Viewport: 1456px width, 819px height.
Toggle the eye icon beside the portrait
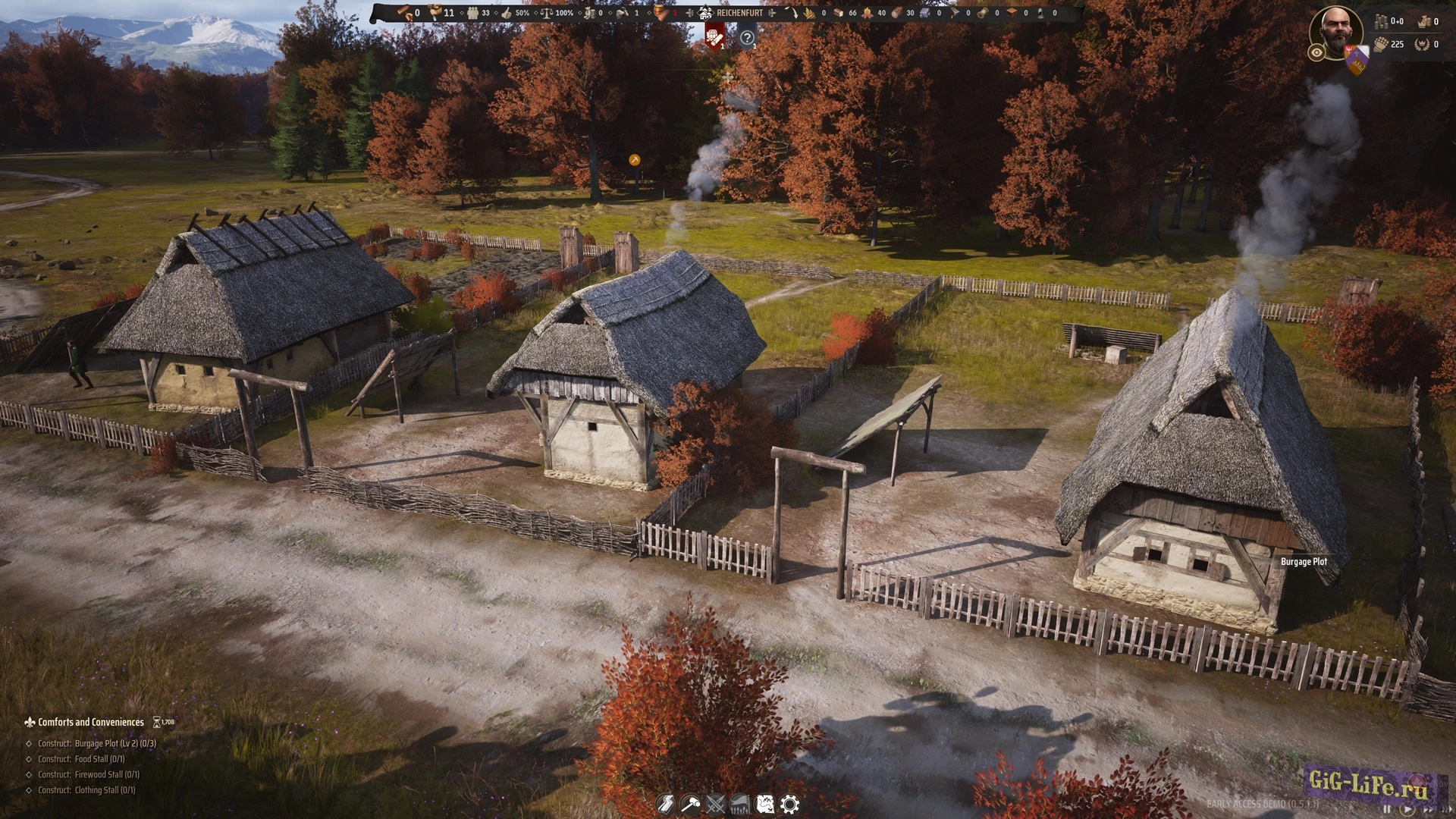pos(1316,52)
